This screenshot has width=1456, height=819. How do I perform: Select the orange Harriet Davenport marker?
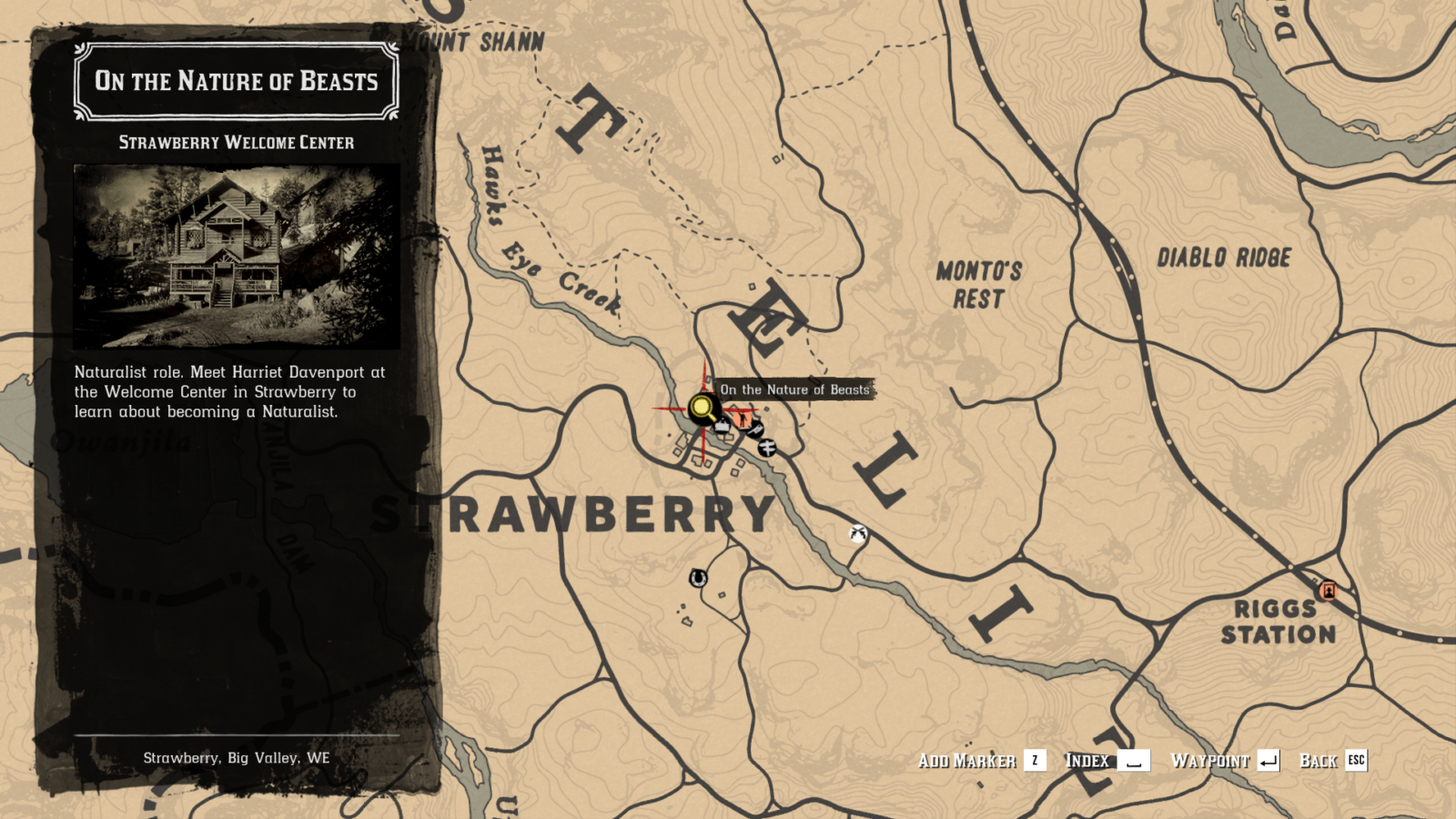point(743,420)
